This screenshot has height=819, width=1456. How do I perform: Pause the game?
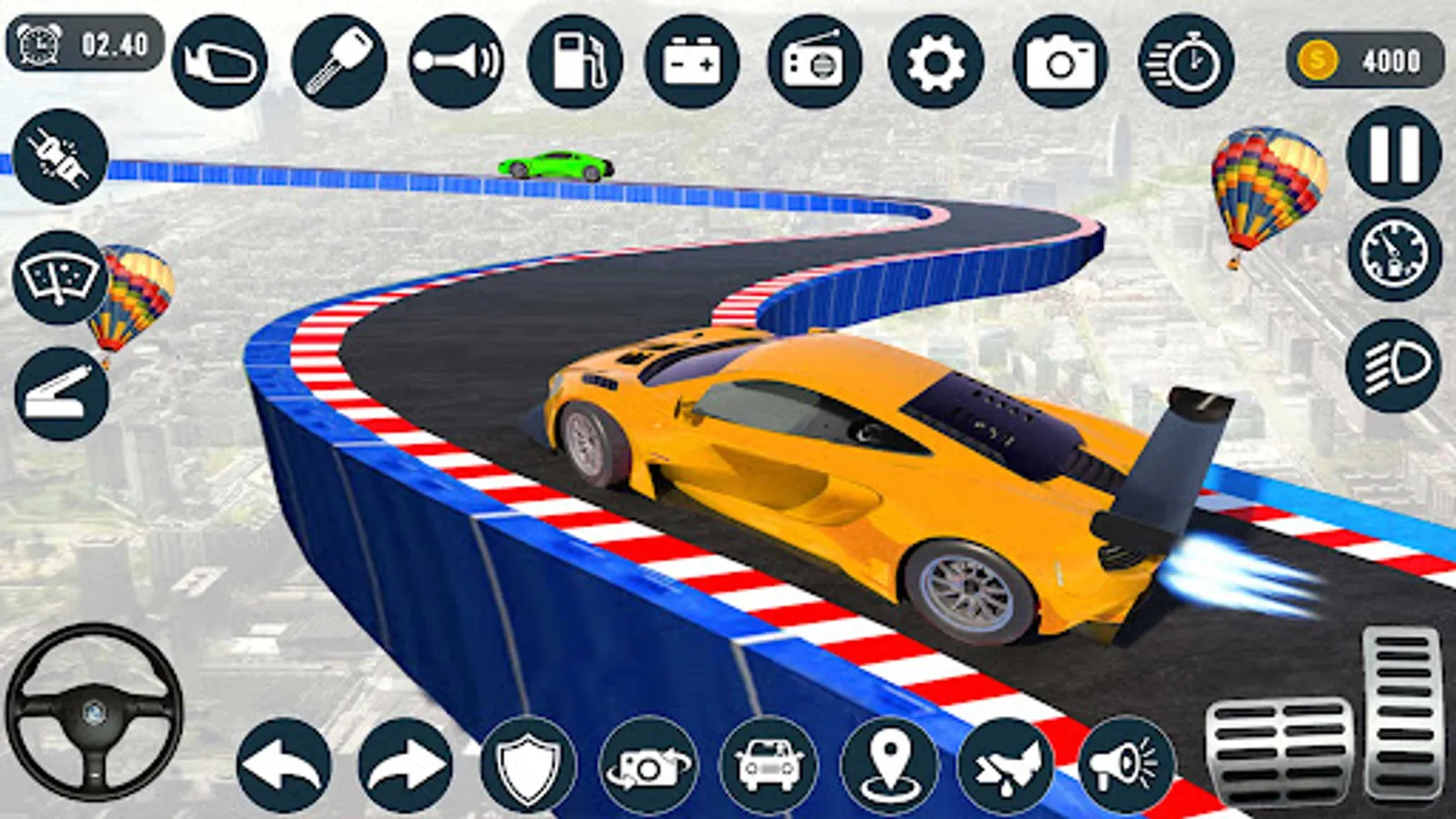pos(1393,152)
